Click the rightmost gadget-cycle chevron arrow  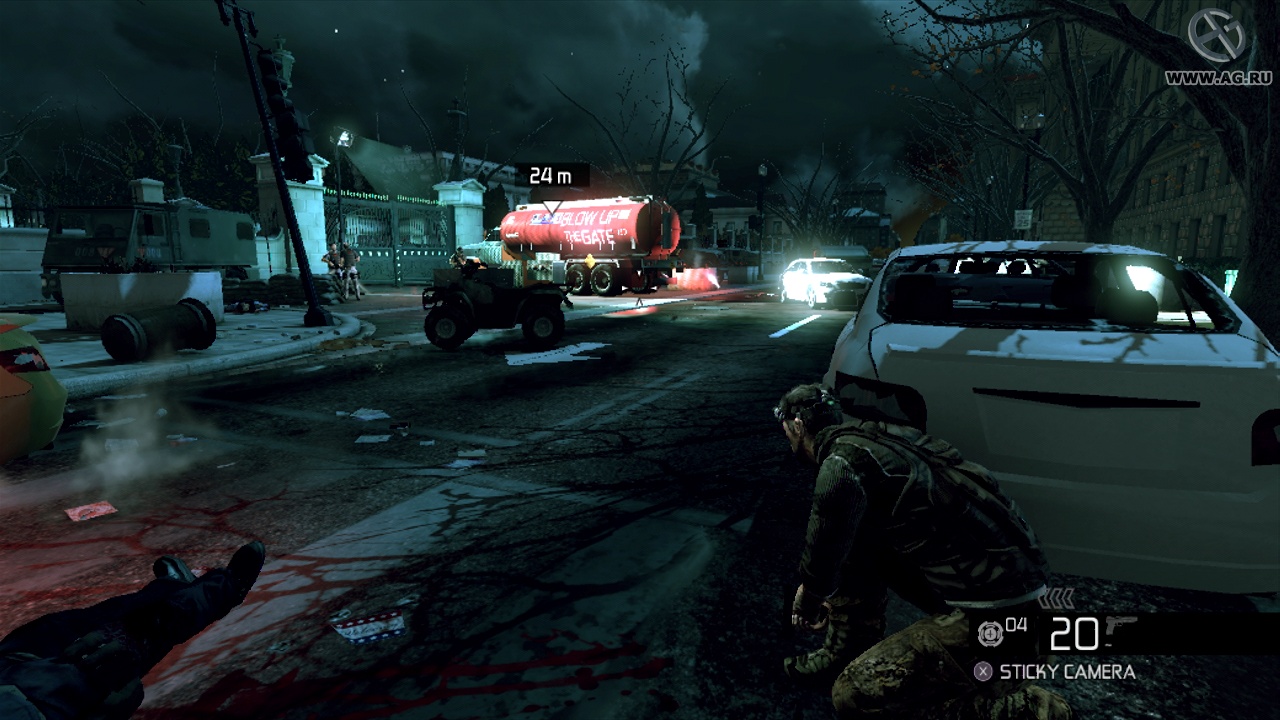[x=1068, y=597]
